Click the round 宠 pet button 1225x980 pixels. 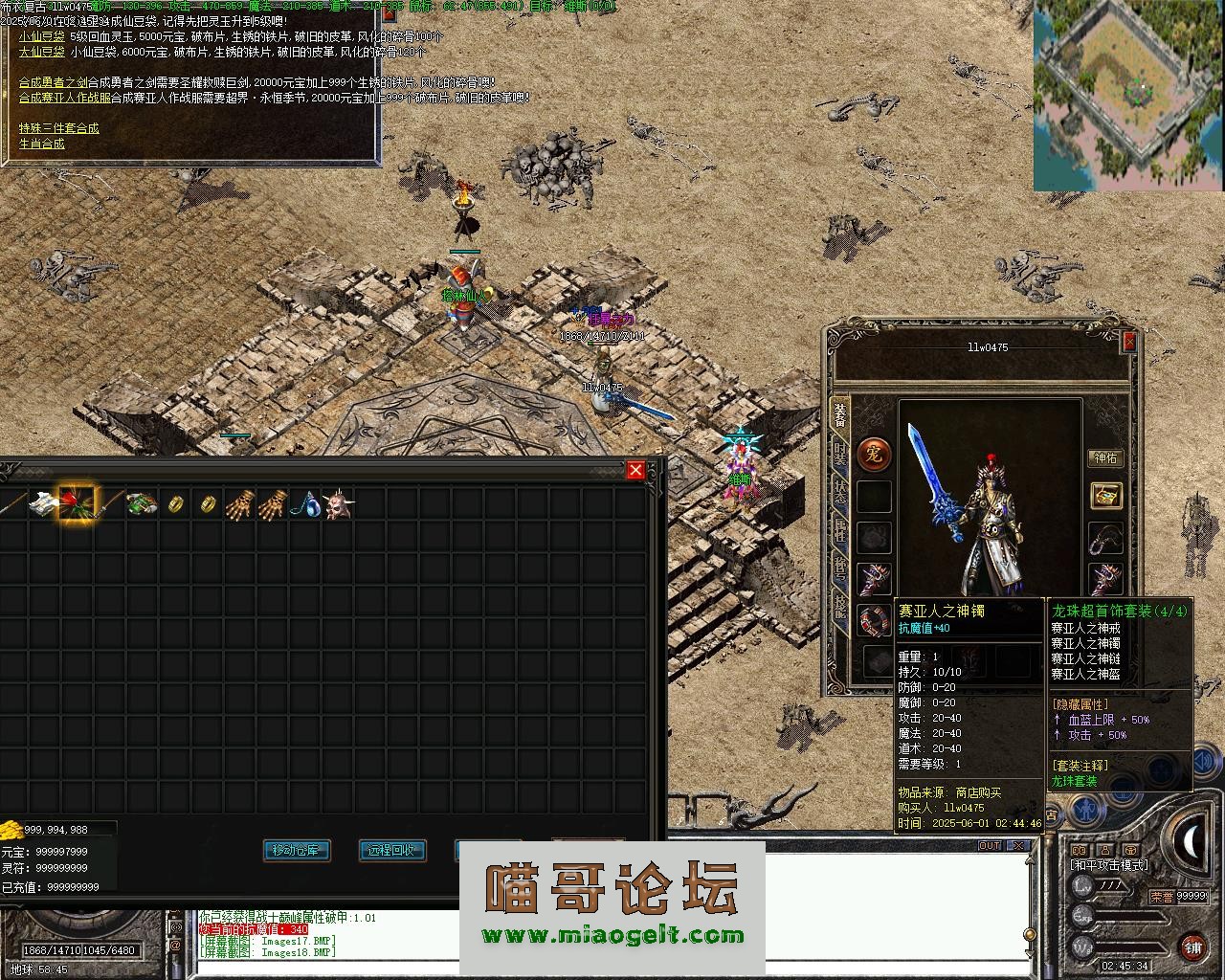874,455
